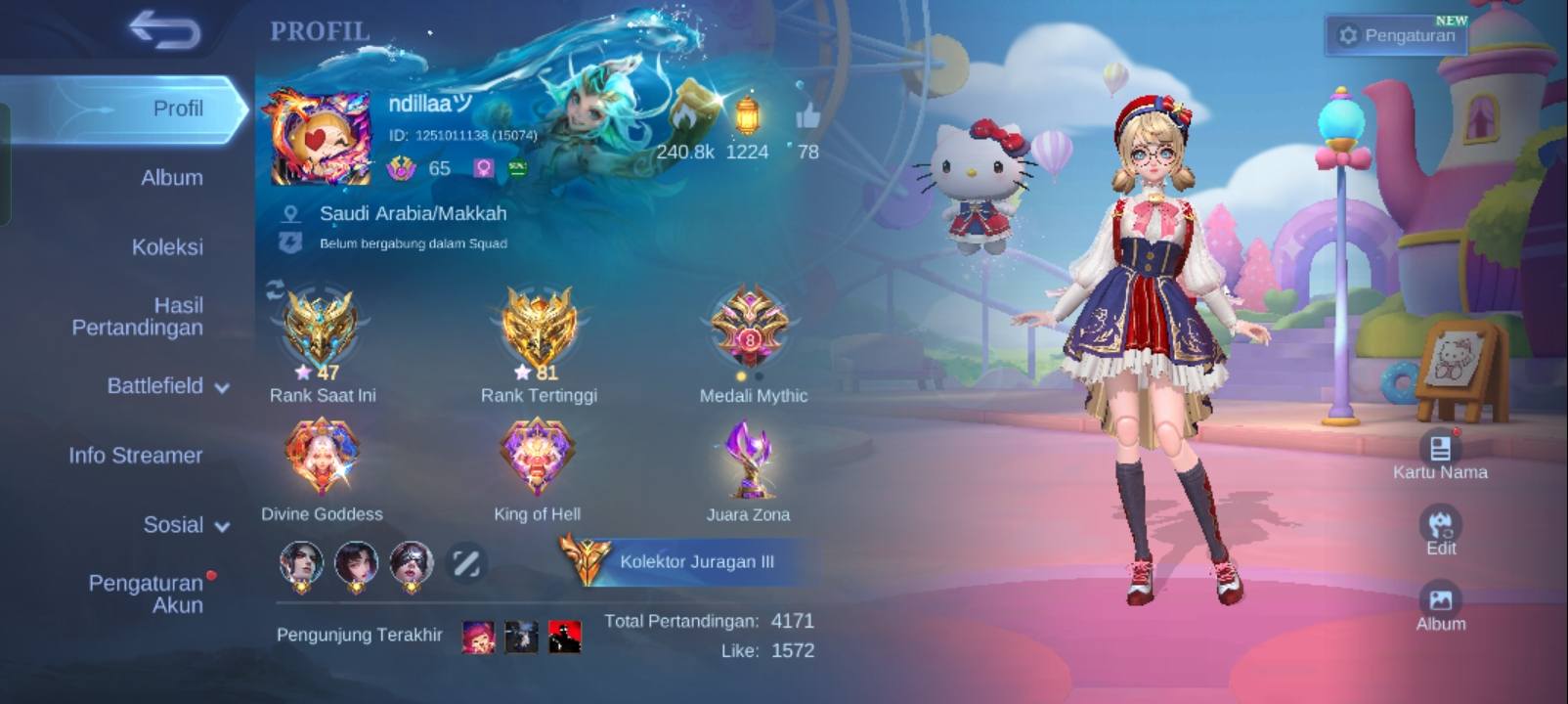The image size is (1568, 704).
Task: Open the Koleksi tab
Action: (x=167, y=247)
